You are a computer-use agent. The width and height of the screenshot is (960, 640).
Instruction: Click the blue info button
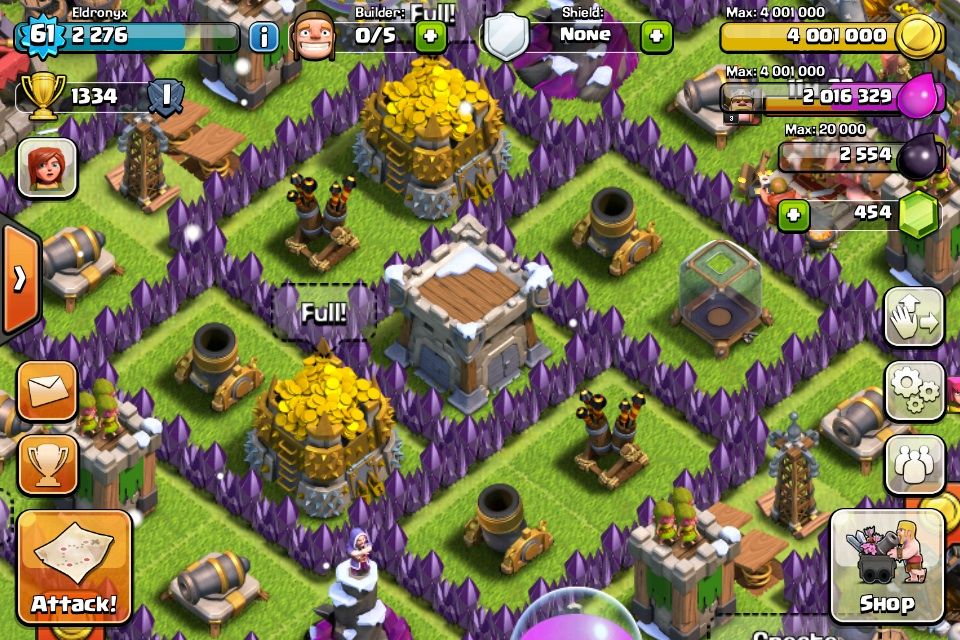coord(264,37)
